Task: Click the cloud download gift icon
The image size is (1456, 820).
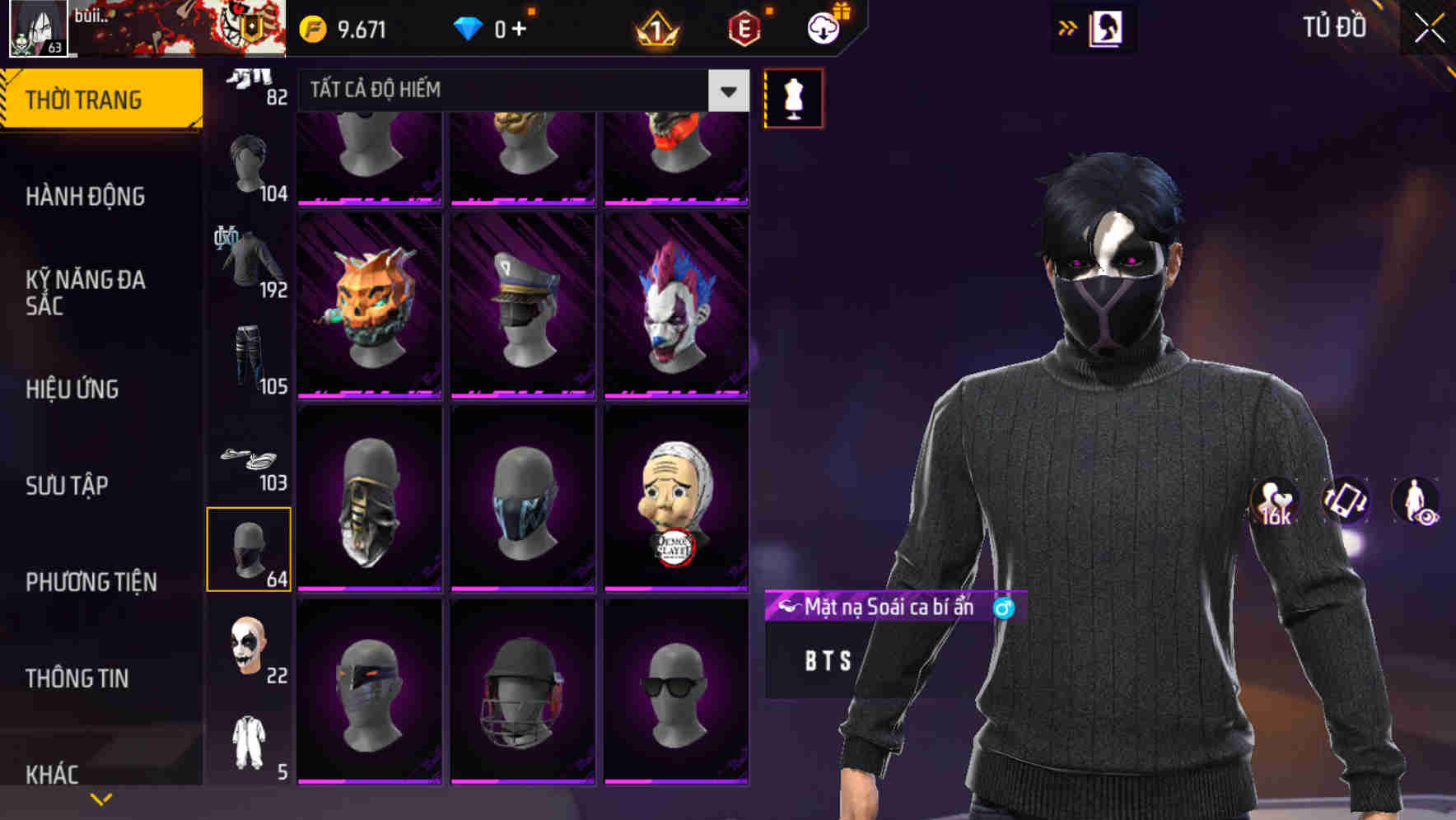Action: [x=823, y=27]
